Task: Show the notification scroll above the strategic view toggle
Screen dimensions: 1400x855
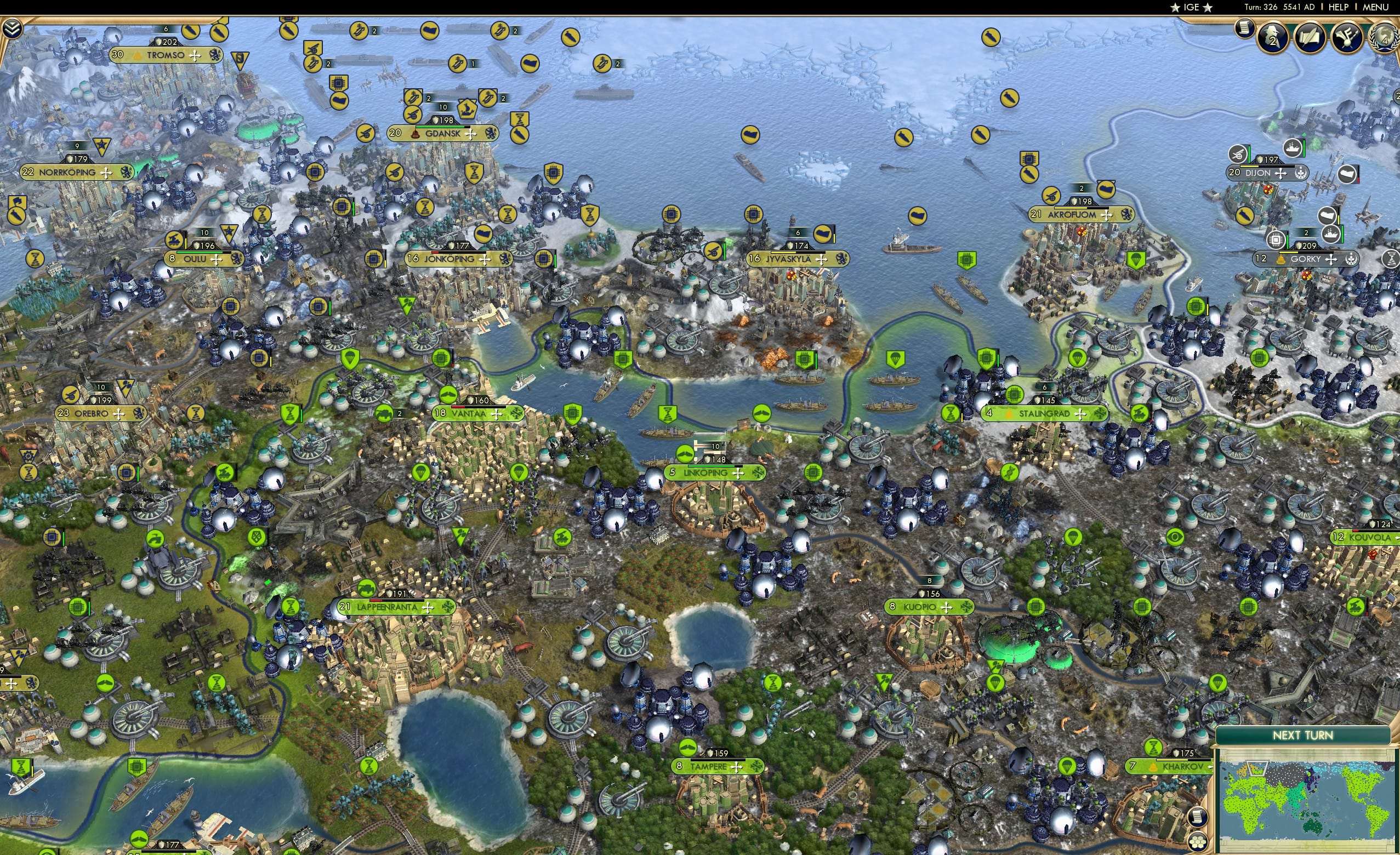Action: (1197, 817)
